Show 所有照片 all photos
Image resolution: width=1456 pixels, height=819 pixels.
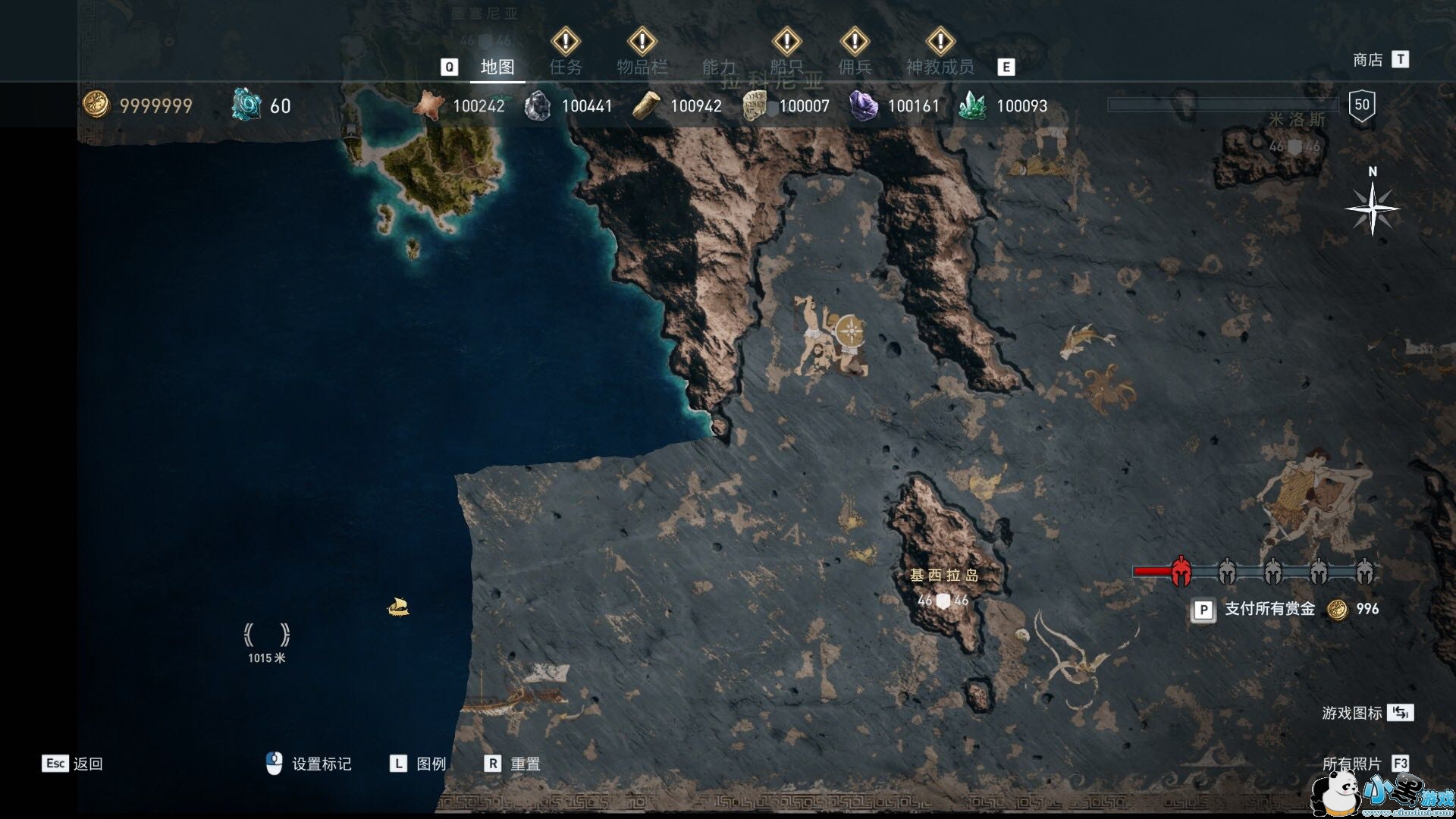[x=1351, y=764]
